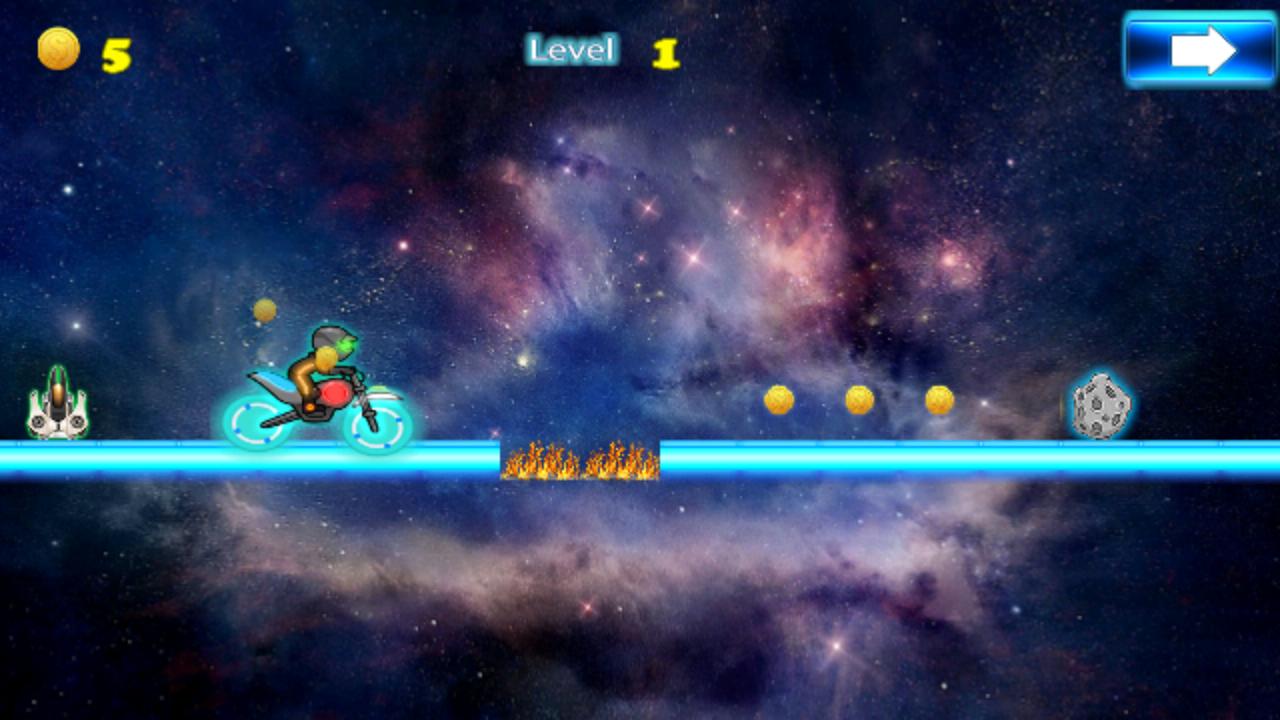1280x720 pixels.
Task: Collect the small coin above the bike
Action: [x=264, y=310]
